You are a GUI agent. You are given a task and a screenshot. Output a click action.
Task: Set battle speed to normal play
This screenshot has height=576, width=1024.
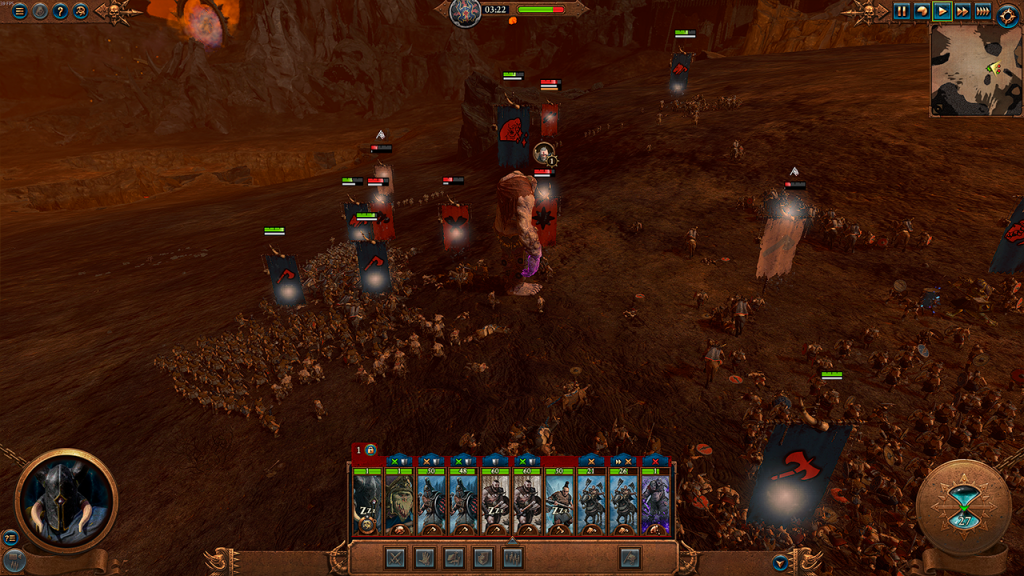click(x=942, y=12)
